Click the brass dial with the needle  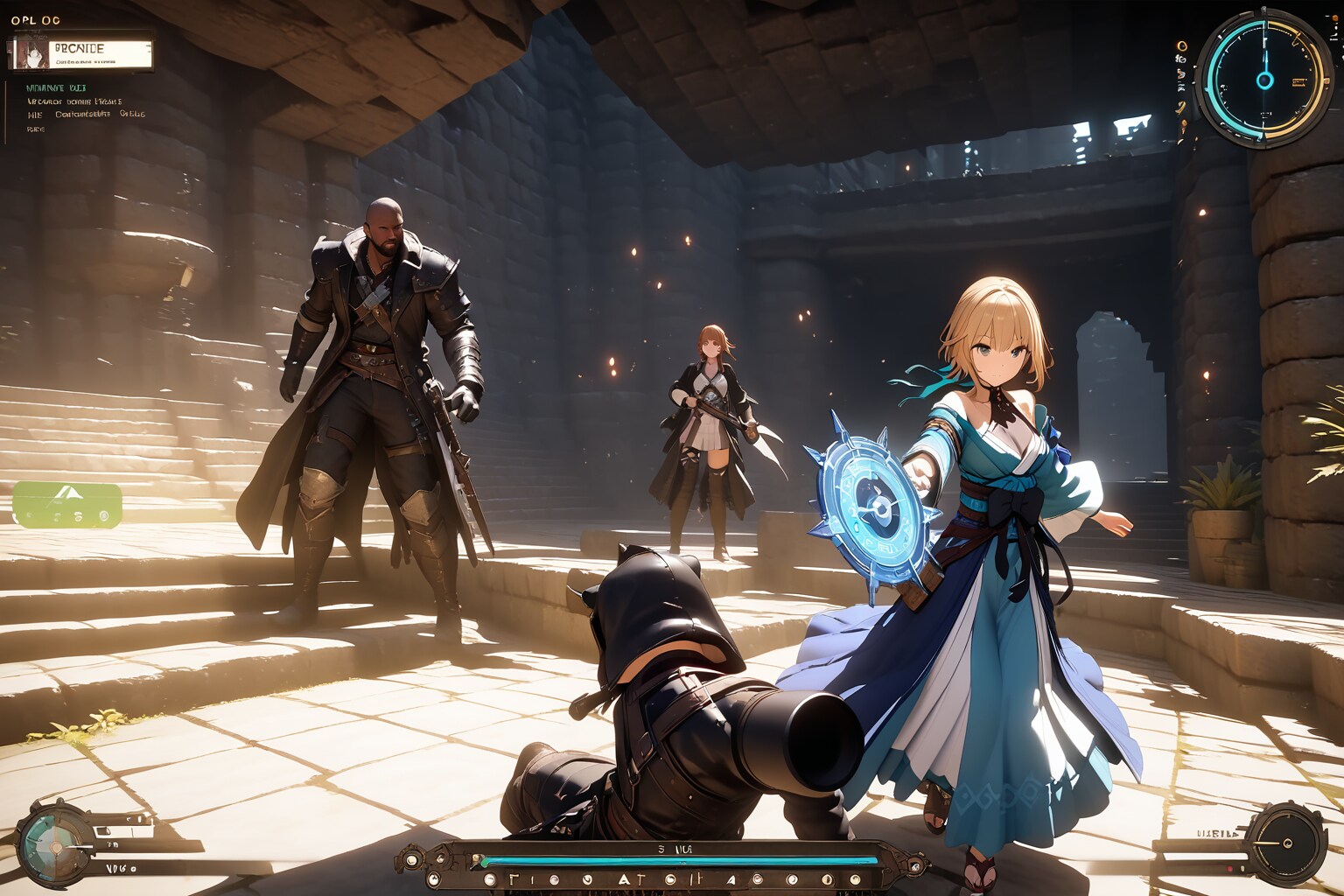[1286, 844]
